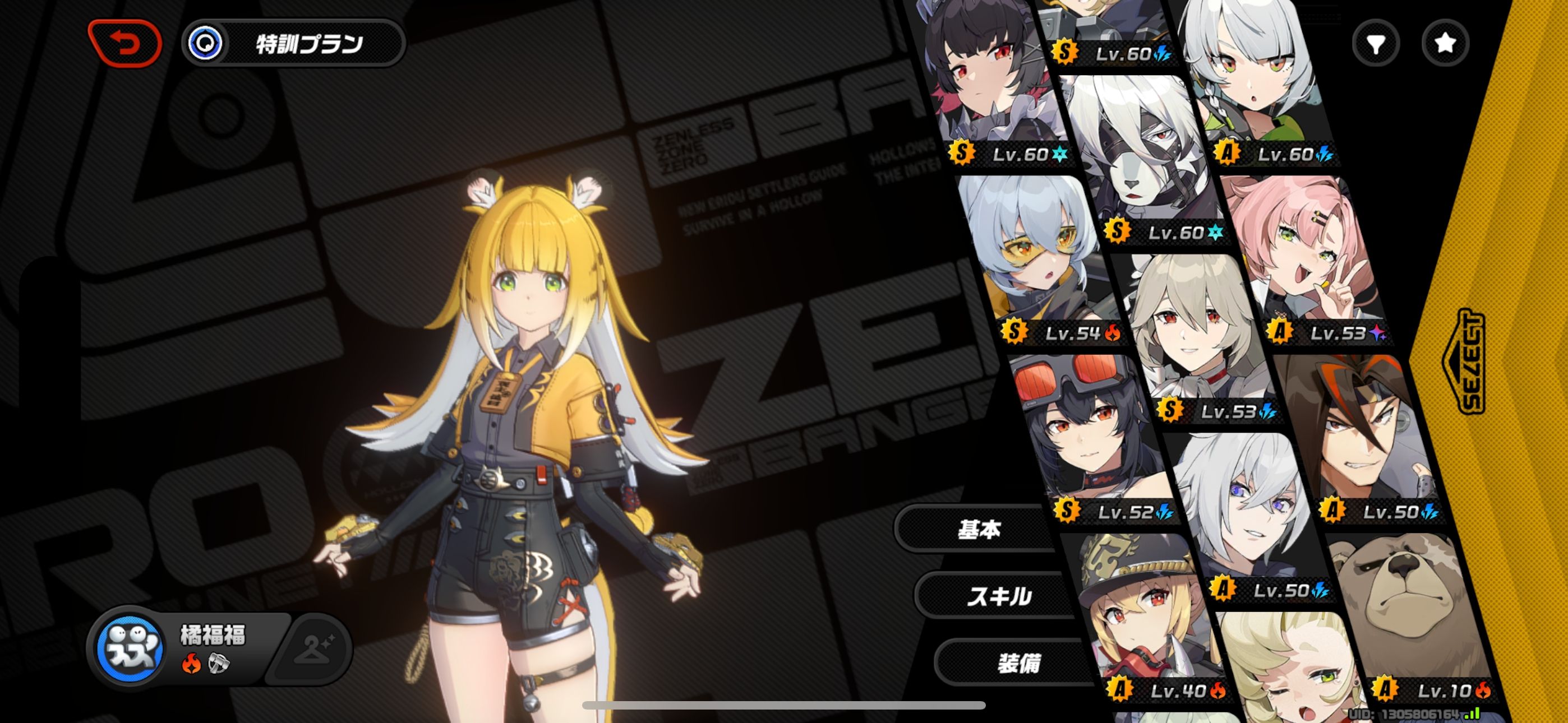The height and width of the screenshot is (723, 1568).
Task: Switch to the 基本 tab
Action: click(x=977, y=529)
